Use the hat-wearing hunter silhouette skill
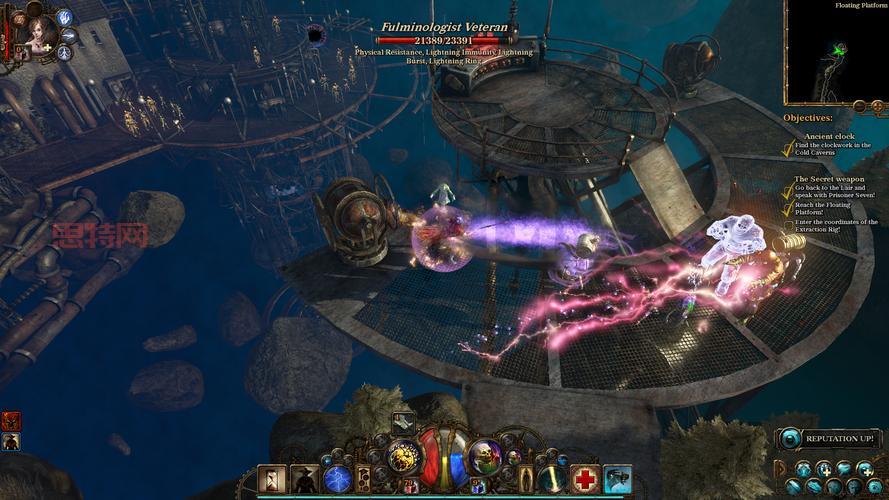The image size is (889, 500). pyautogui.click(x=304, y=479)
